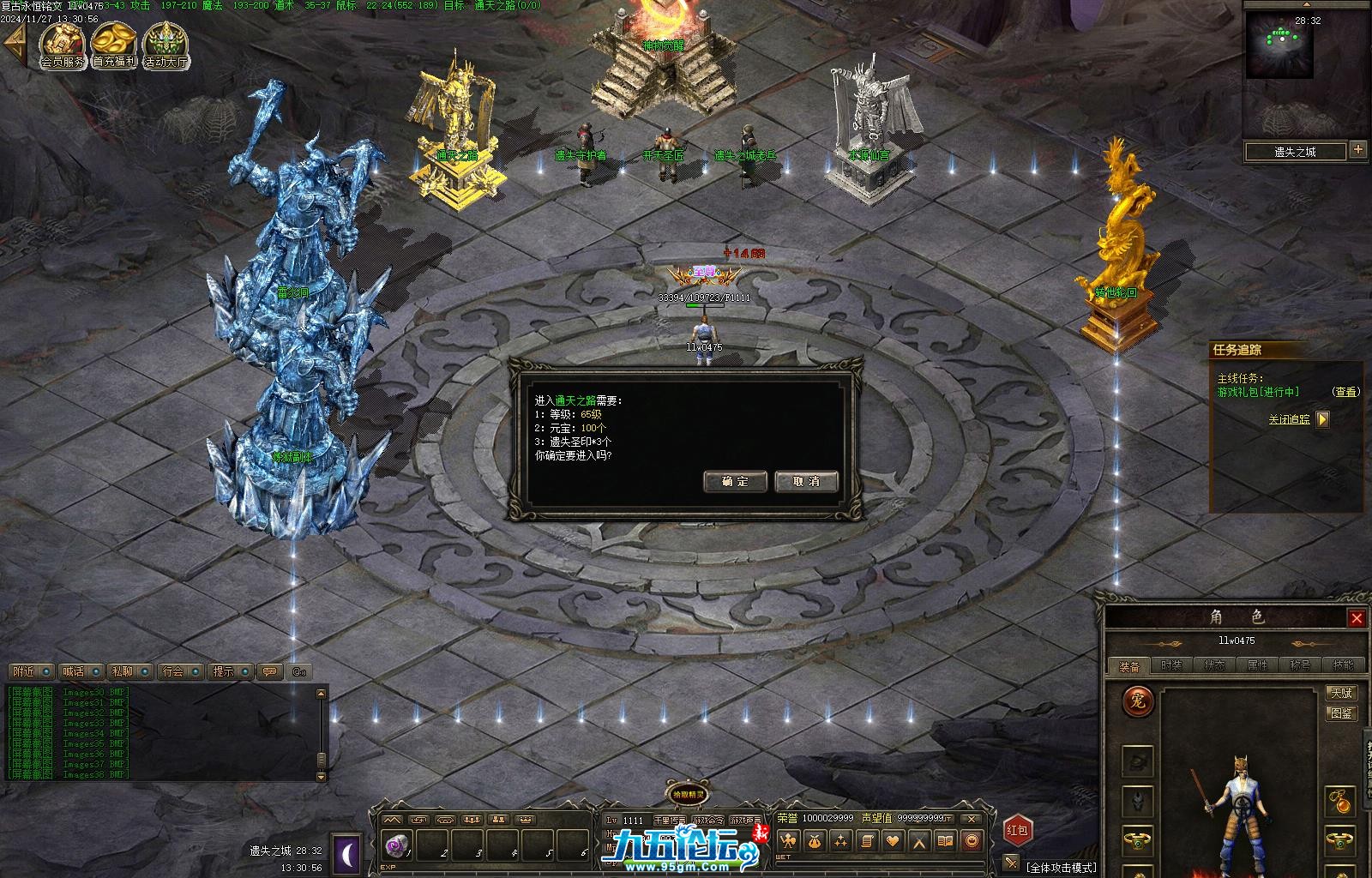Screen dimensions: 1372x878
Task: Open the 活动大厅 activity hall icon
Action: 166,45
